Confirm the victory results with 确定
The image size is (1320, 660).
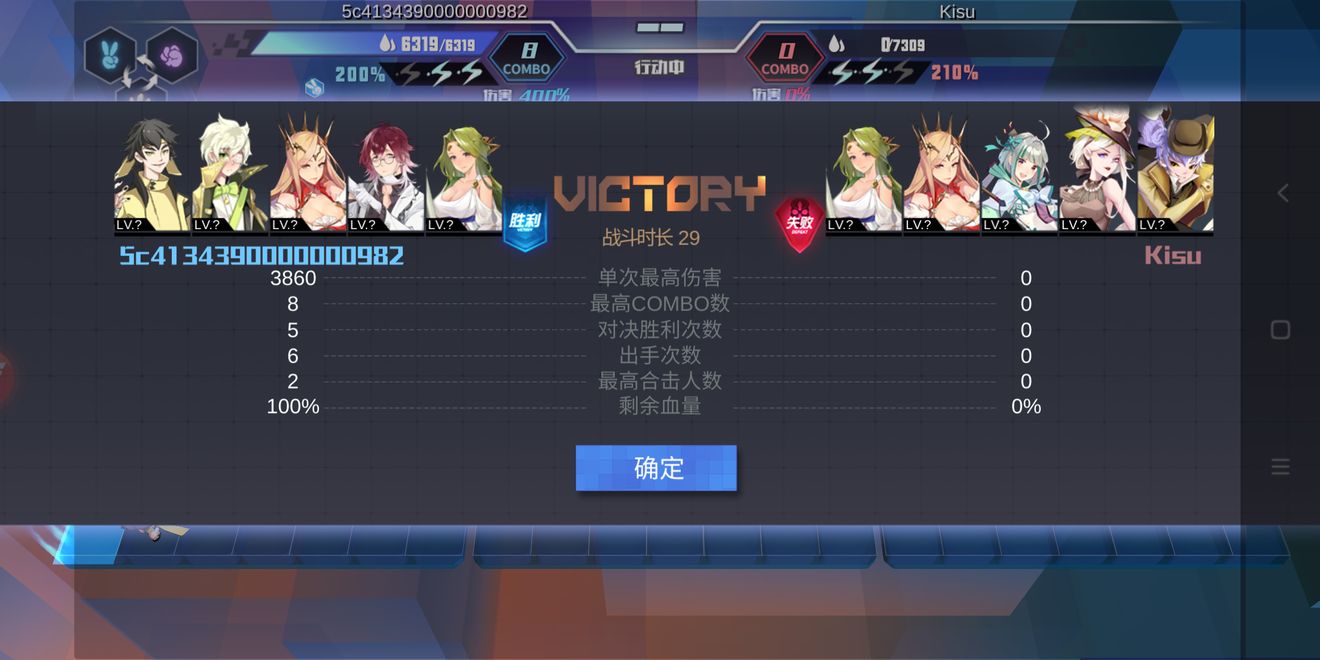point(656,468)
